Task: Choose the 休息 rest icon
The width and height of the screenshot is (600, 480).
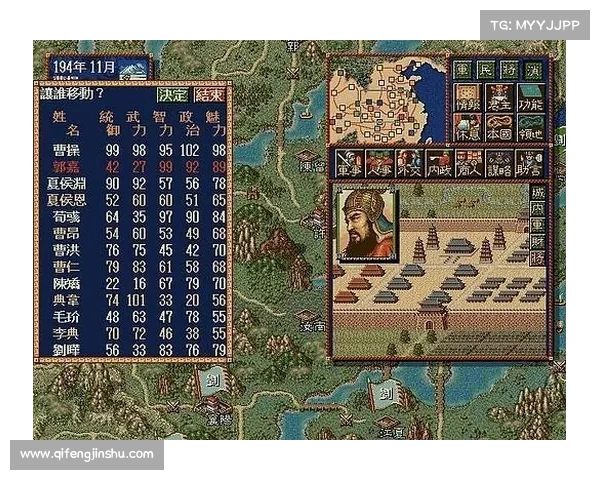Action: click(x=466, y=126)
